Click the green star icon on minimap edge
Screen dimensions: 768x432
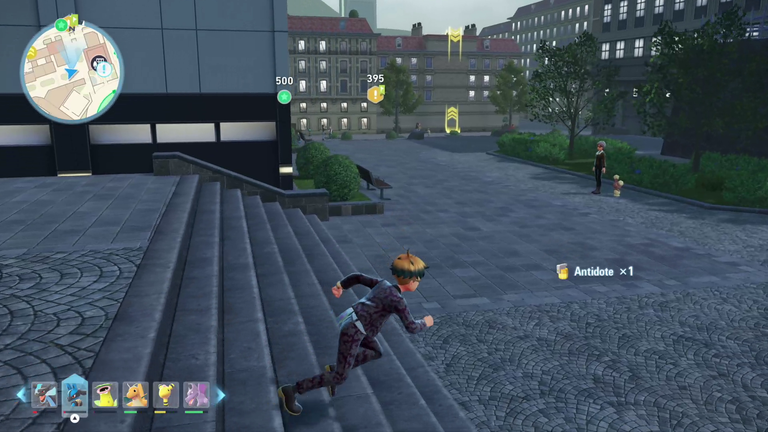(62, 24)
